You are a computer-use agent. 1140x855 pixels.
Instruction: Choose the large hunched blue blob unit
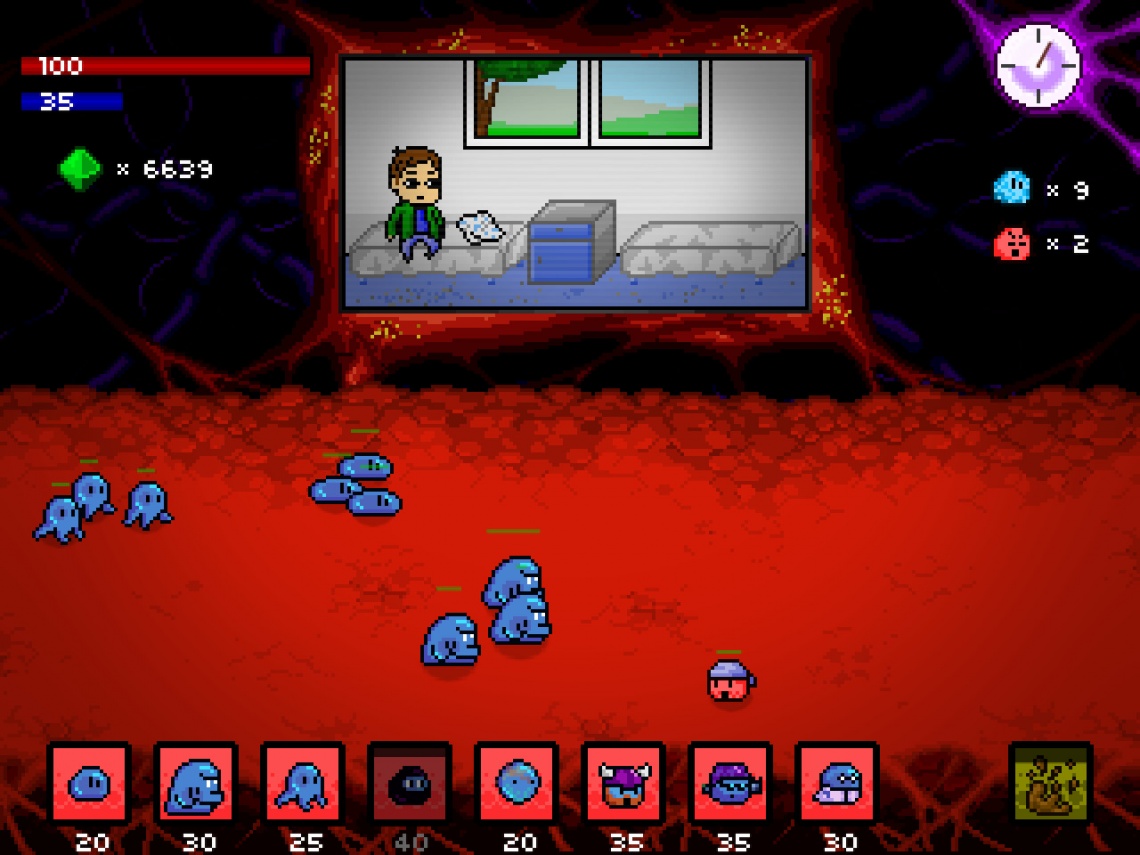197,783
